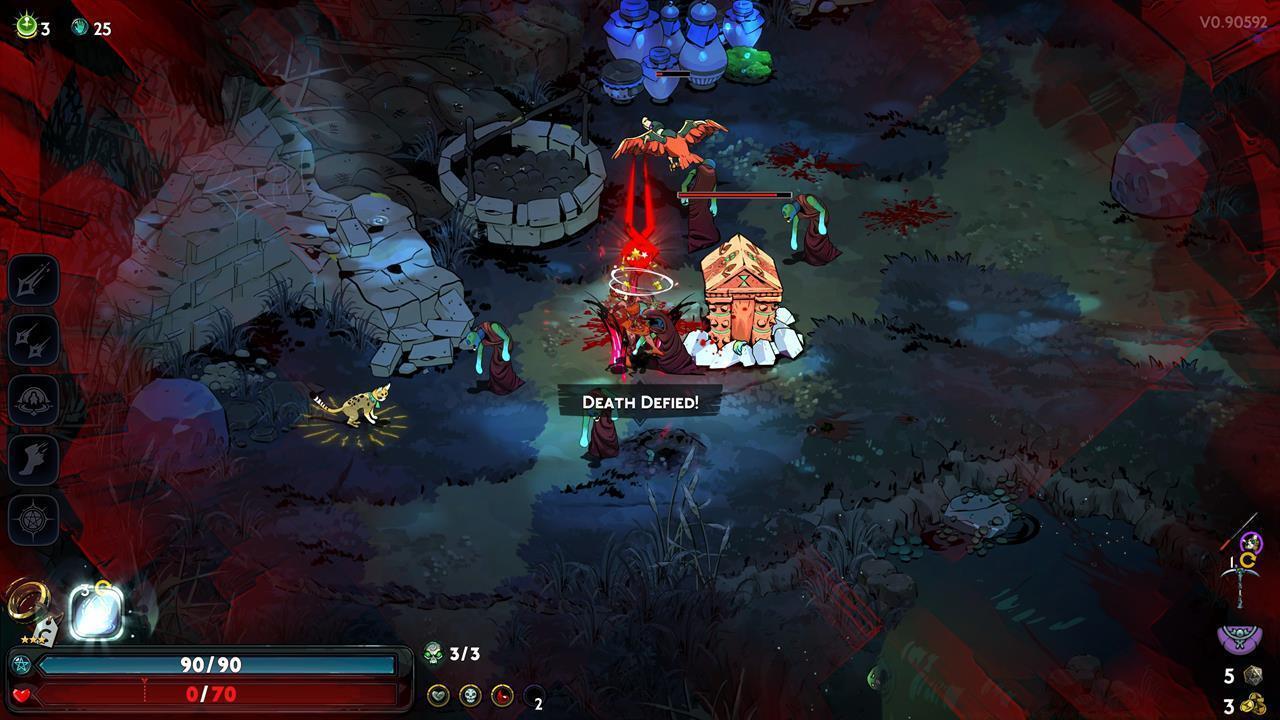Viewport: 1280px width, 720px height.
Task: Inspect the red flame status icon
Action: (502, 695)
